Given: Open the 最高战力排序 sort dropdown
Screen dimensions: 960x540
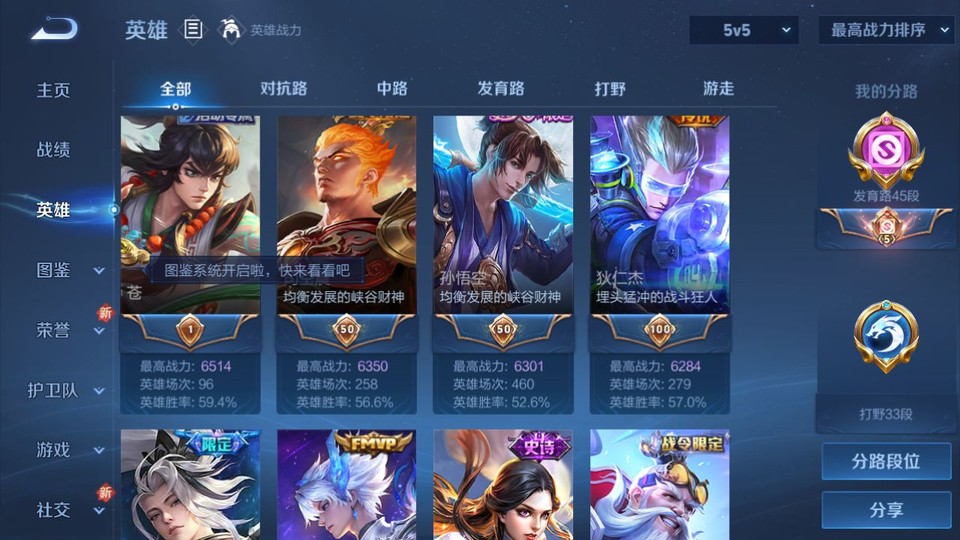Looking at the screenshot, I should pyautogui.click(x=886, y=30).
